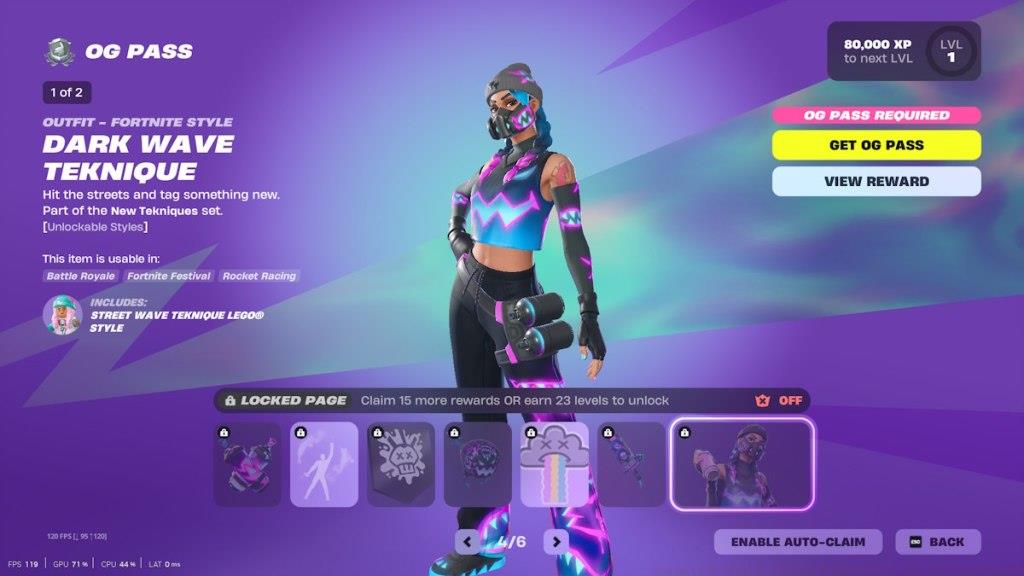Select the rainbow cloud emoticon reward
1024x576 pixels.
click(x=554, y=464)
